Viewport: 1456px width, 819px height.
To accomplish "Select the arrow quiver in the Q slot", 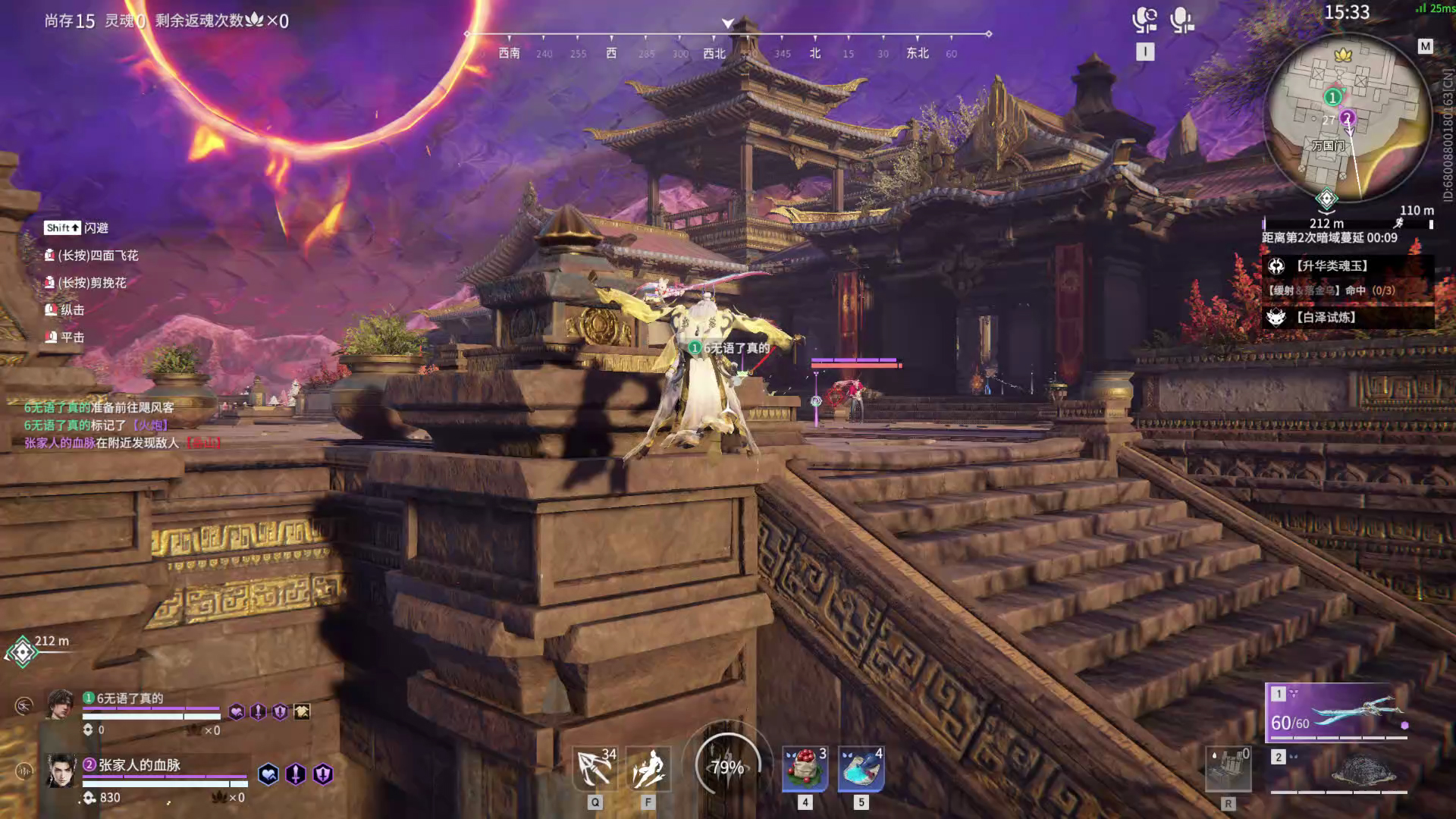I will (x=595, y=766).
